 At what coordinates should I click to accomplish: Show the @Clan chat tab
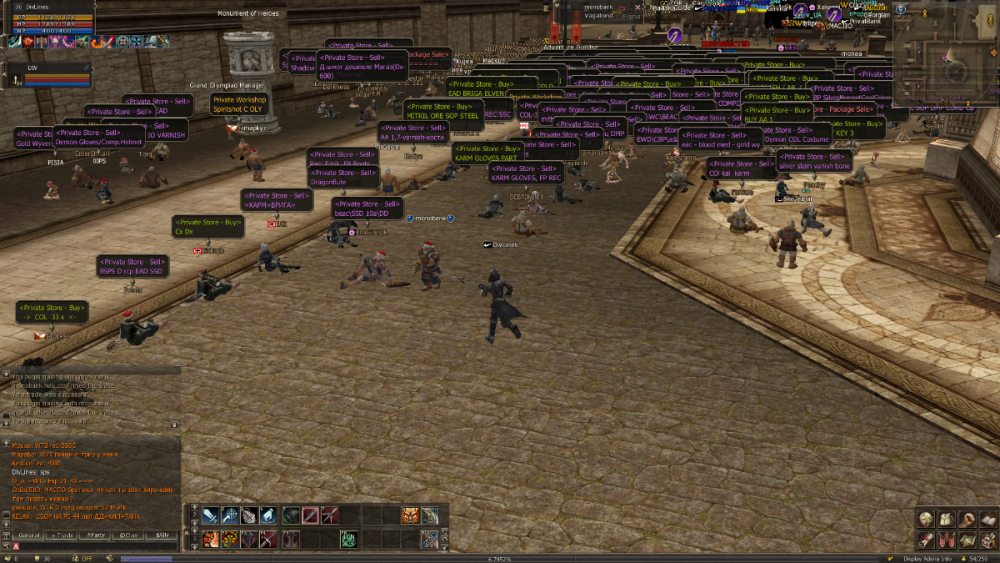(x=129, y=536)
